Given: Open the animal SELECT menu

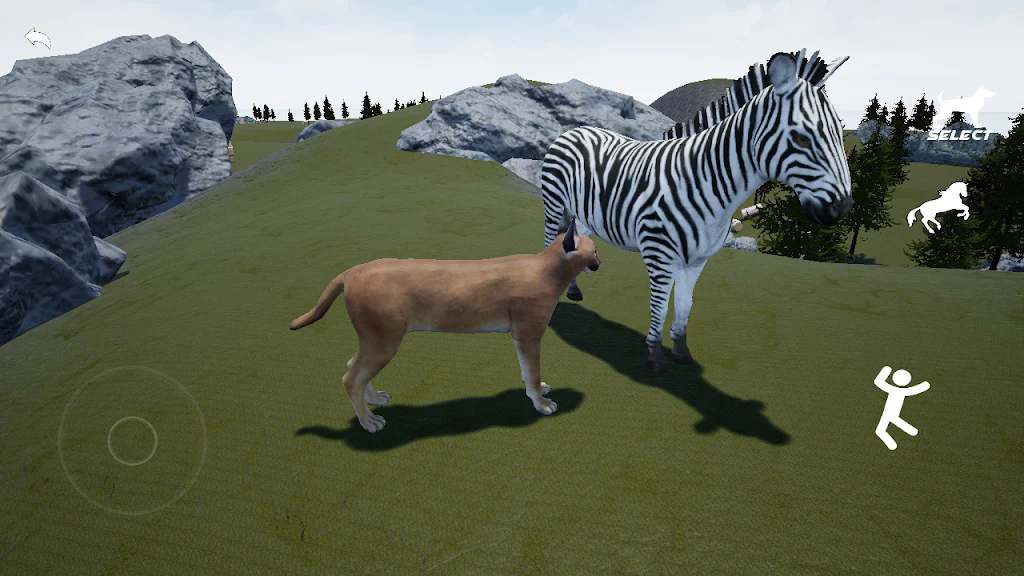Looking at the screenshot, I should coord(962,114).
